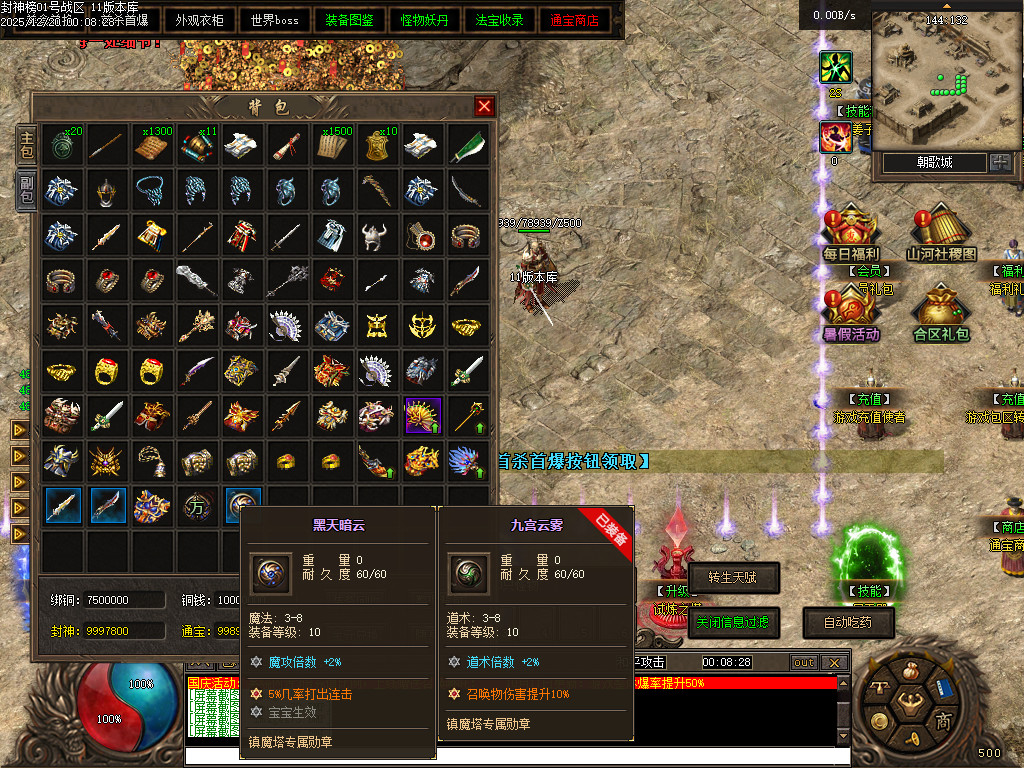Close the chat panel with the X button

point(834,662)
